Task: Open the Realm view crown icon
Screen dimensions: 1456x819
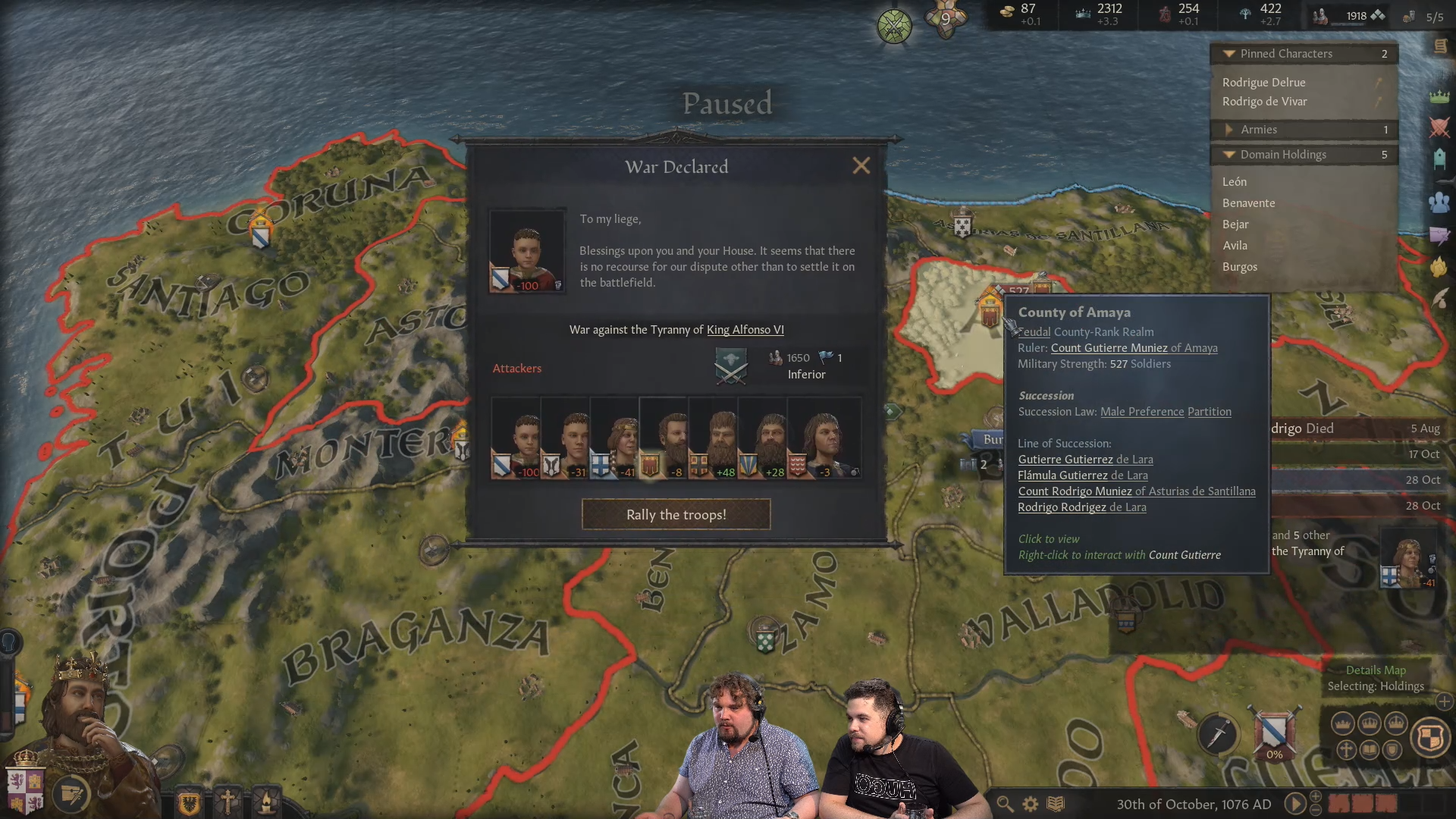Action: tap(1439, 99)
